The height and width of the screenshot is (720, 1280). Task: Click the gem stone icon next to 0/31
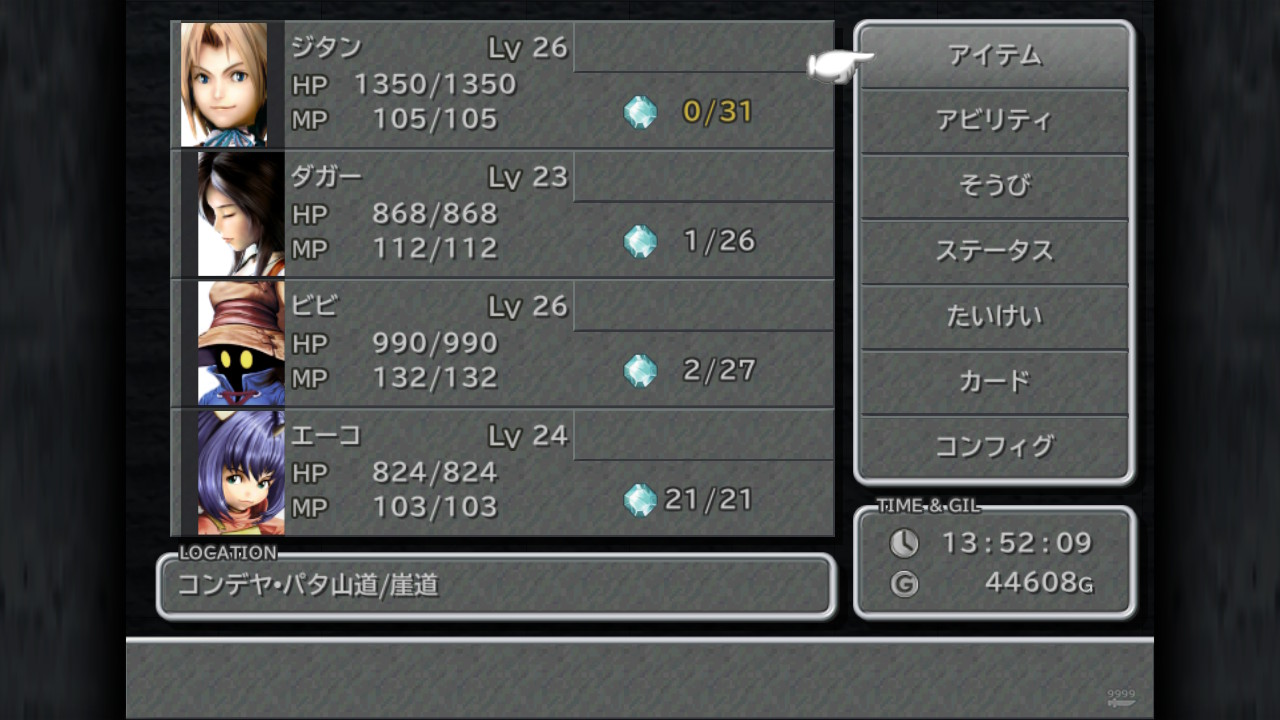tap(640, 113)
